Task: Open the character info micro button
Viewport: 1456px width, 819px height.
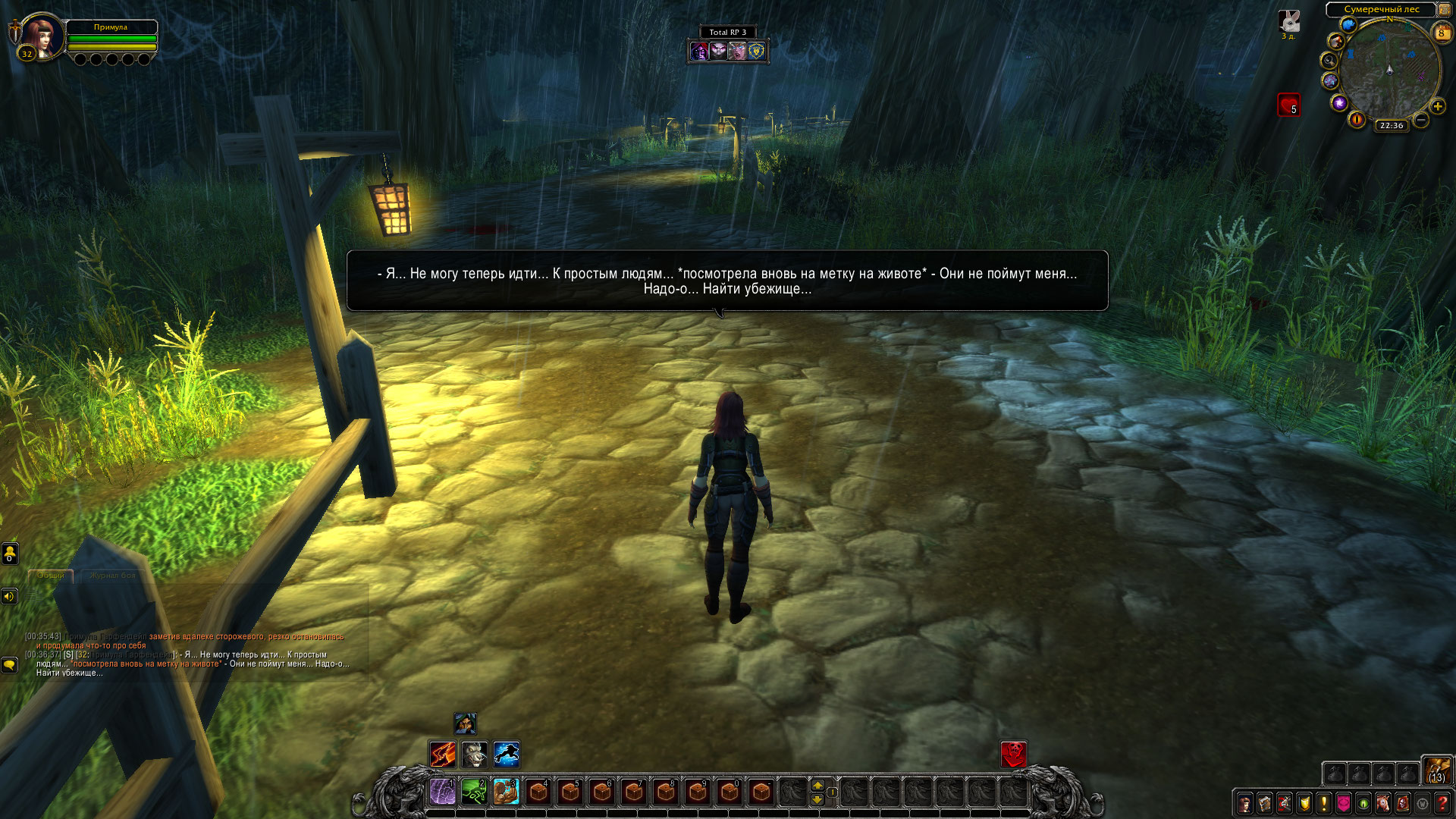Action: point(1244,802)
